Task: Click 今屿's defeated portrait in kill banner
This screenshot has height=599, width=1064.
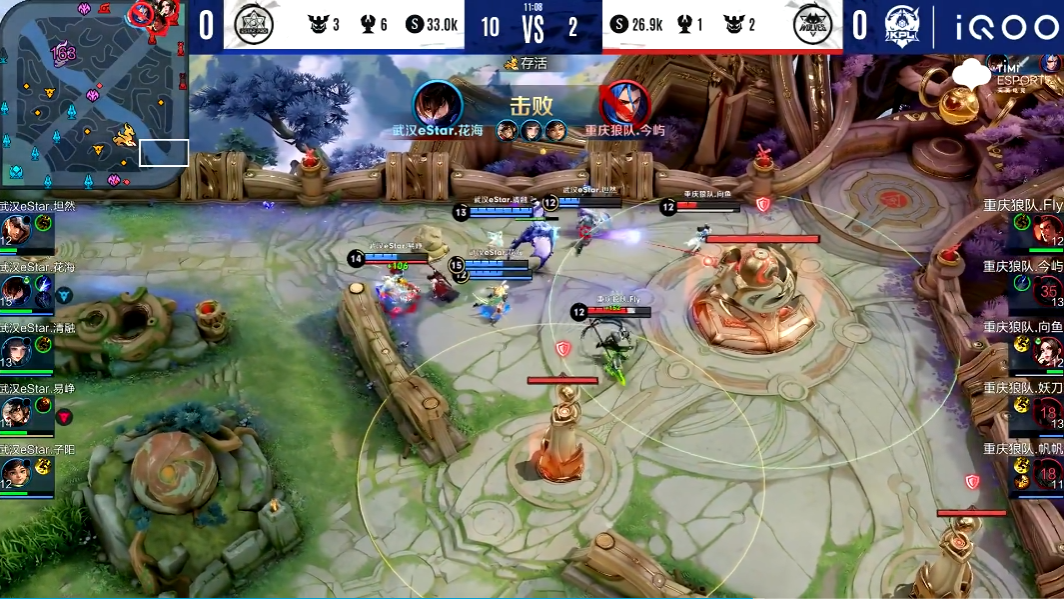Action: 624,104
